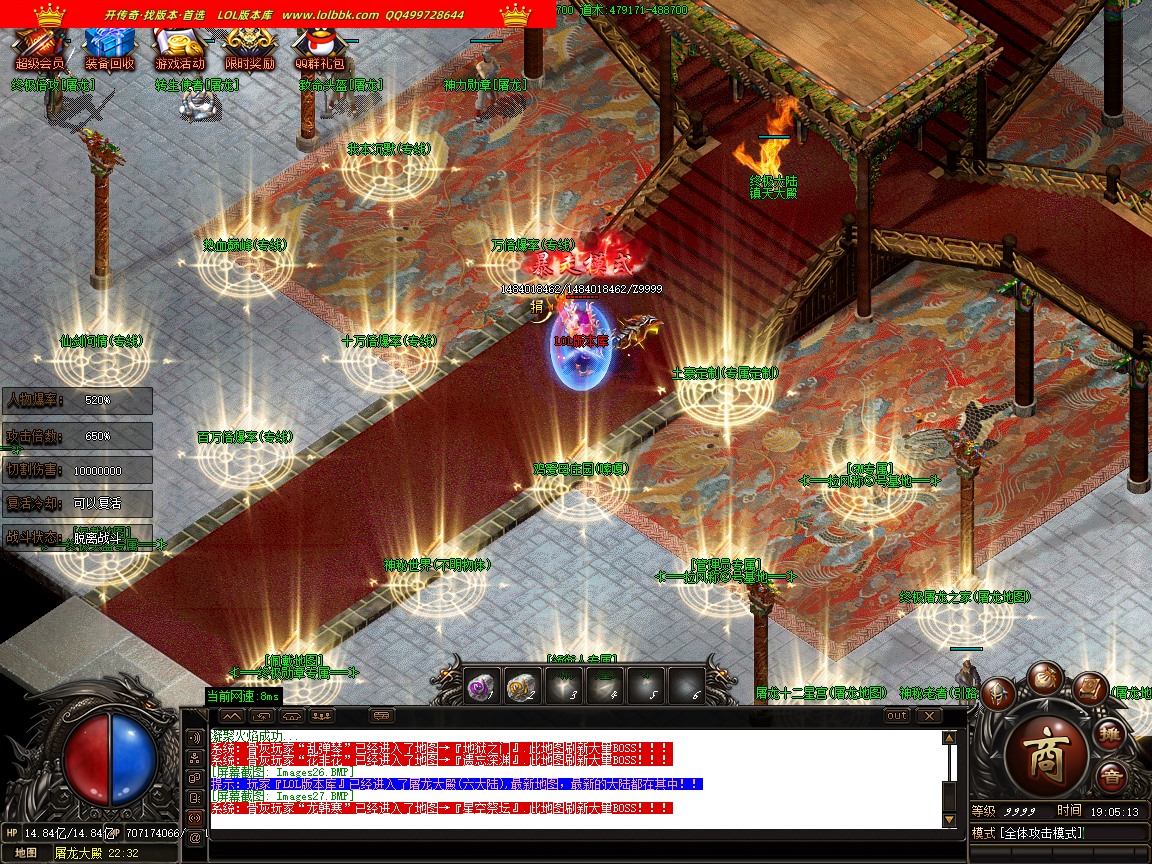
Task: Click the lolbbk.com banner link
Action: click(330, 15)
